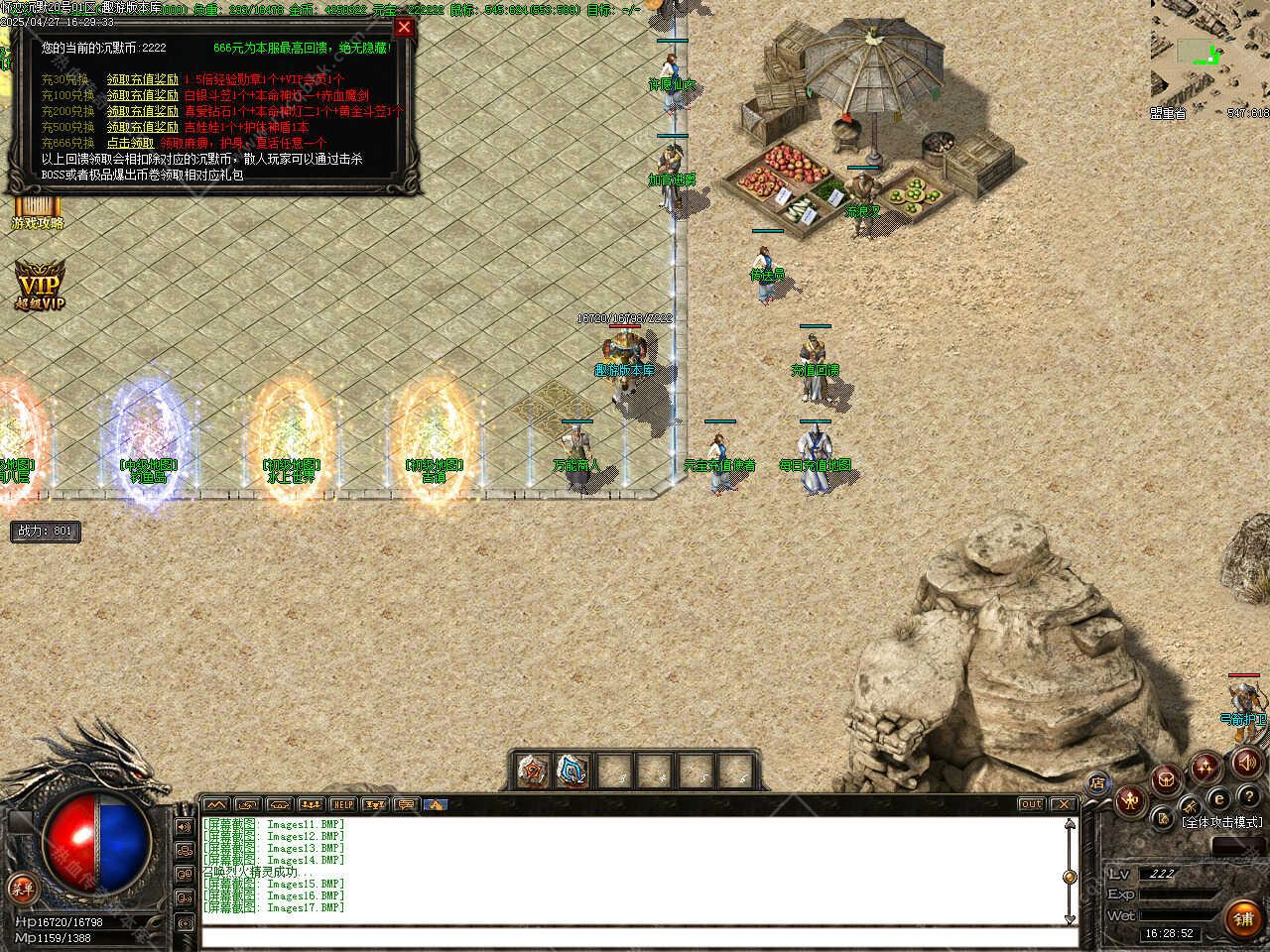Click the HELP button above the chat
This screenshot has height=952, width=1270.
(342, 804)
